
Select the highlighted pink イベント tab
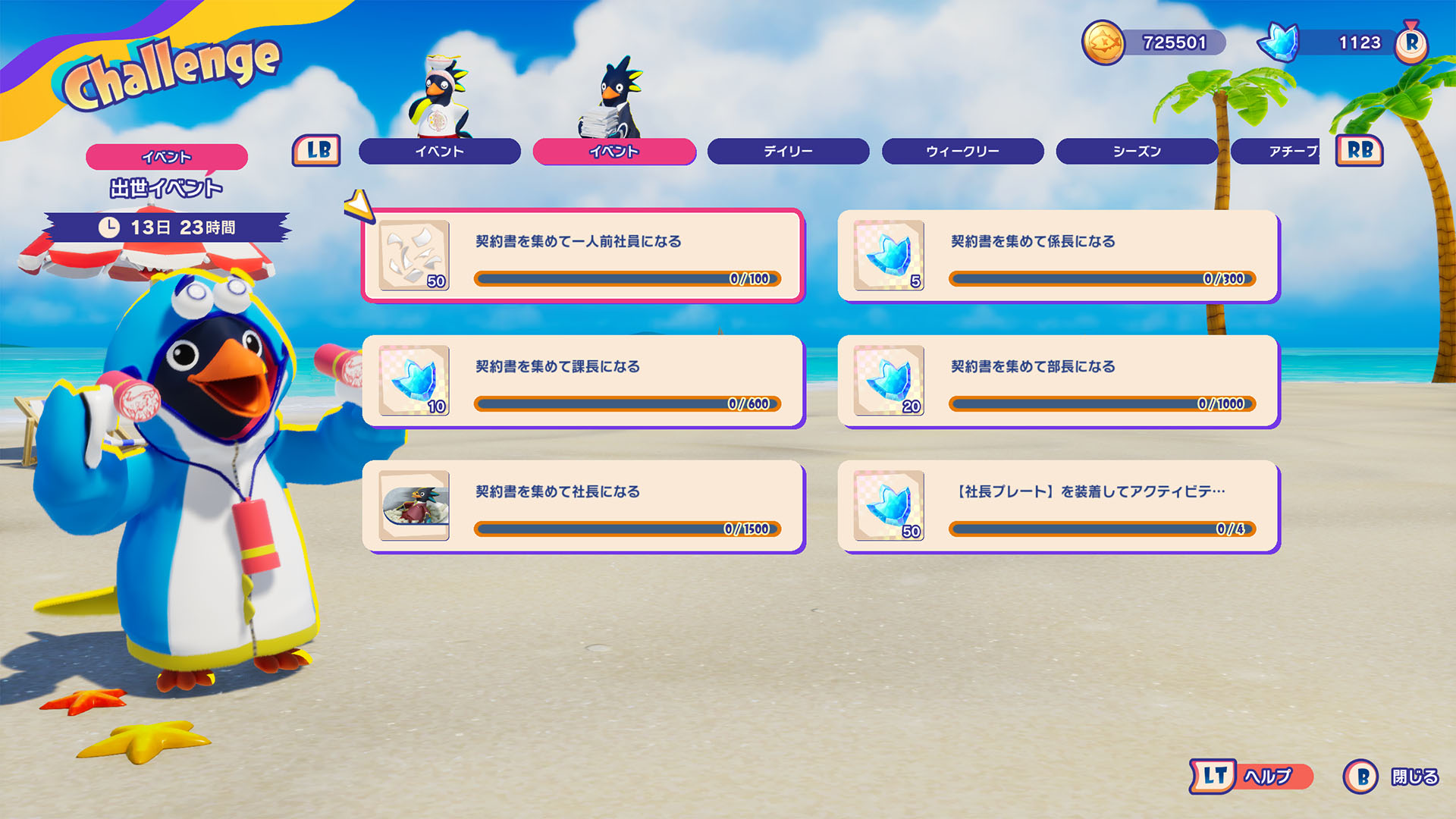tap(613, 151)
